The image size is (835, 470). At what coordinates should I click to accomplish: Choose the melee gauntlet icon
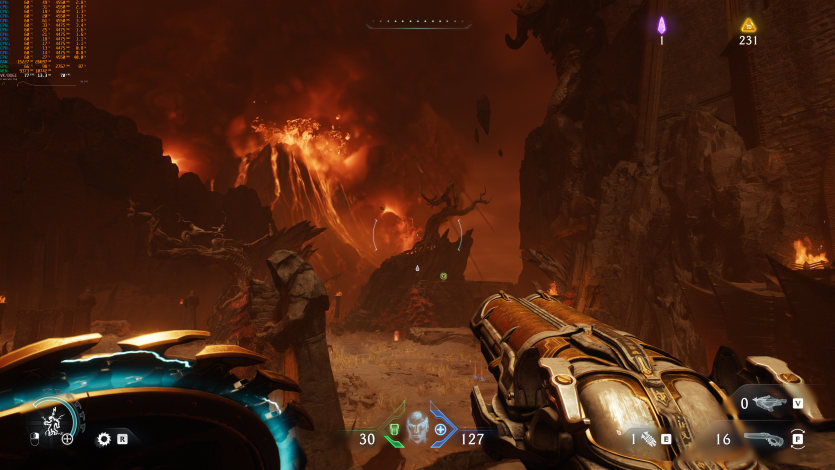click(649, 438)
